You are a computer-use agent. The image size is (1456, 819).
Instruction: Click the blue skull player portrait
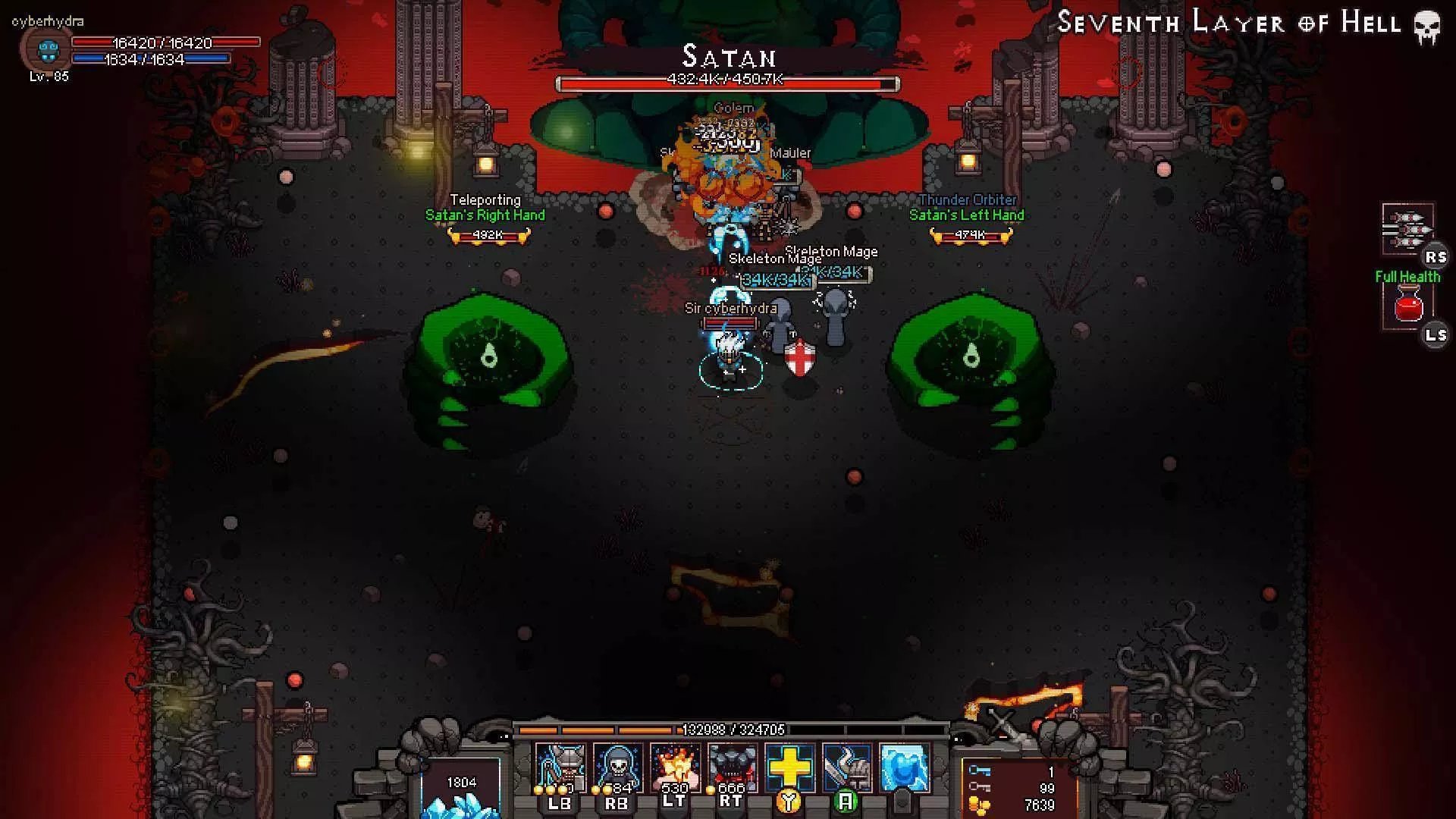(48, 52)
